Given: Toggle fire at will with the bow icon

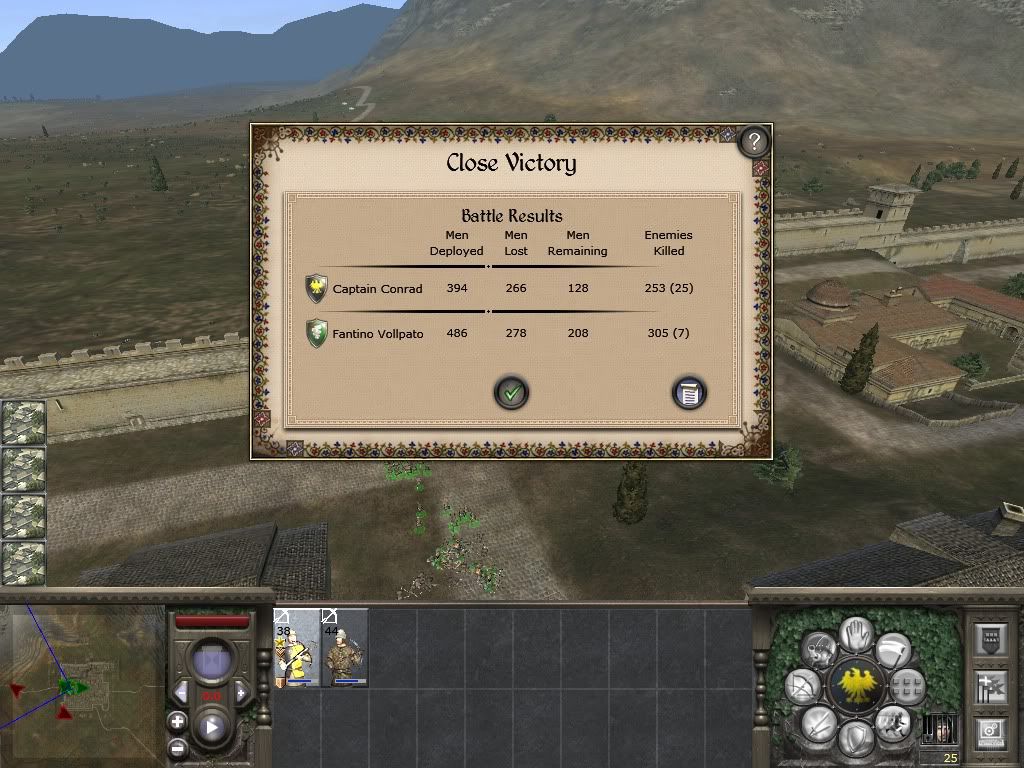Looking at the screenshot, I should 802,687.
